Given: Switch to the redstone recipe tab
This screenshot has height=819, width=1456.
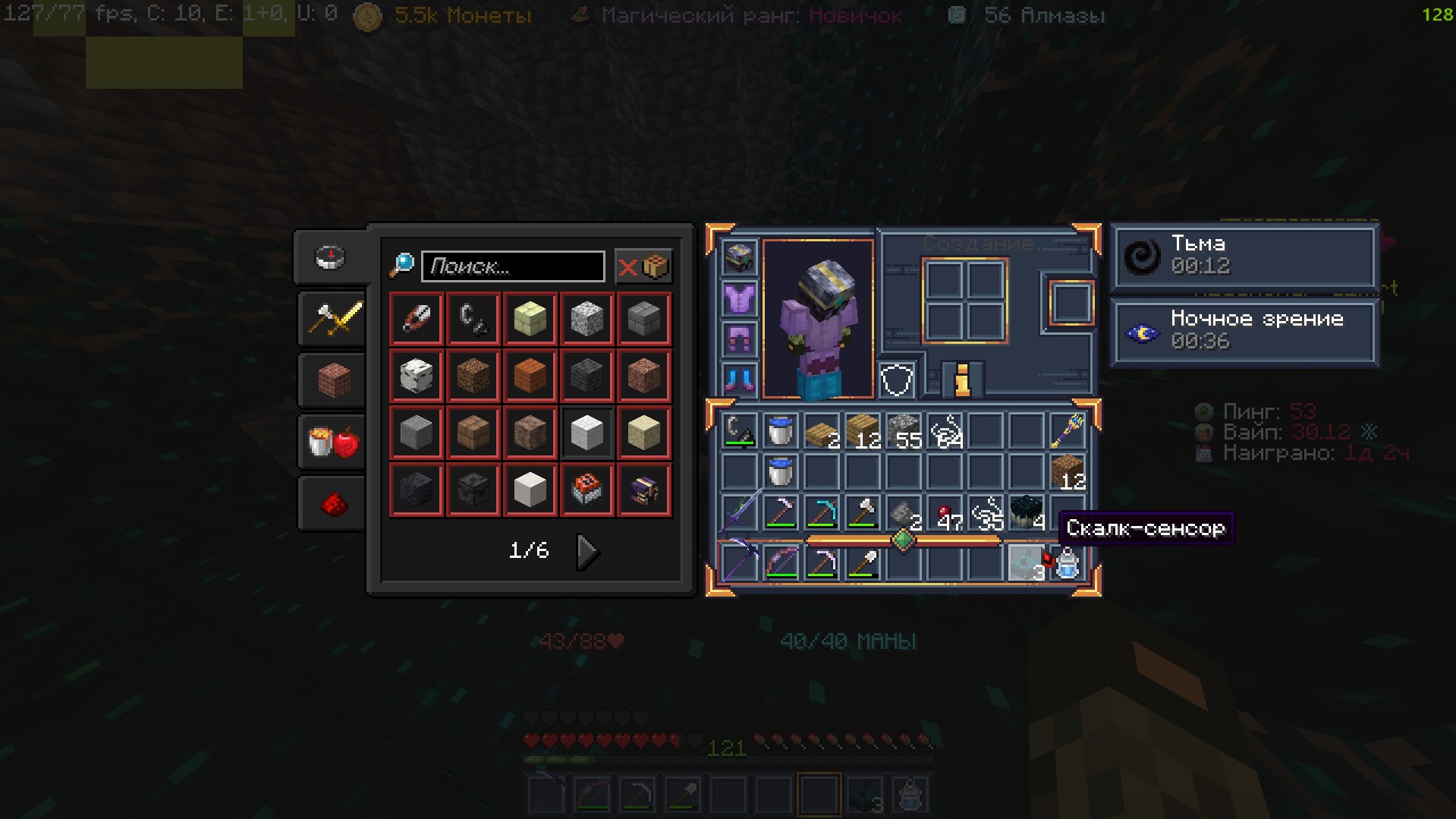Looking at the screenshot, I should (x=332, y=503).
